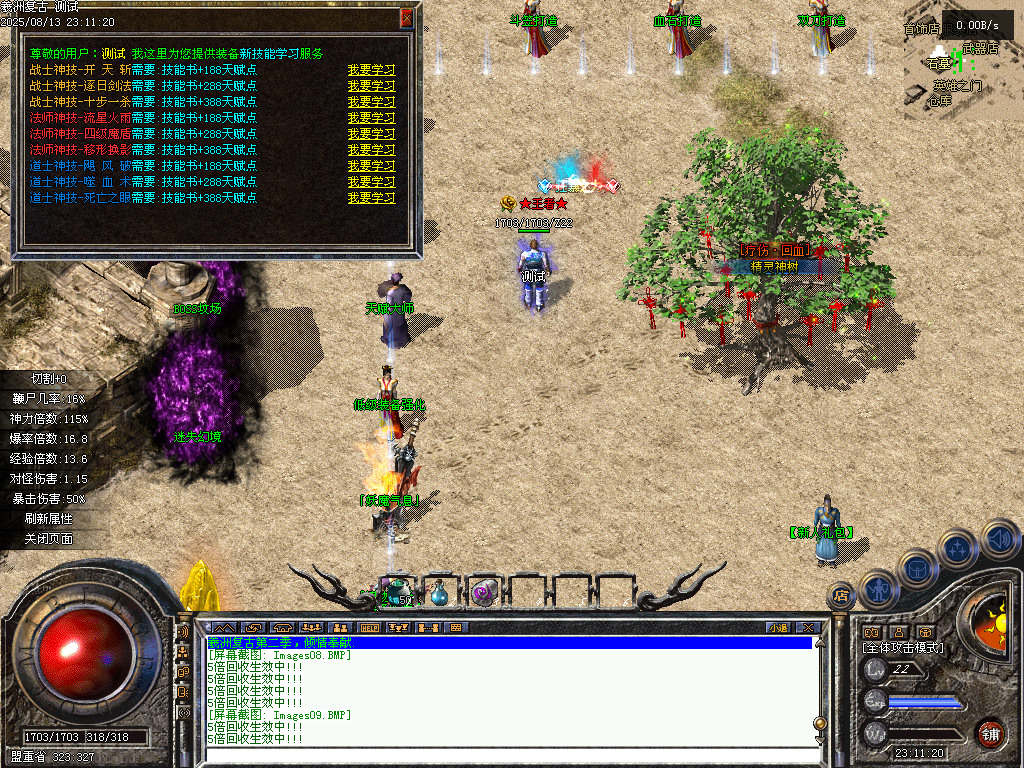Open the bag with the chest icon button
The width and height of the screenshot is (1024, 768).
tap(917, 569)
